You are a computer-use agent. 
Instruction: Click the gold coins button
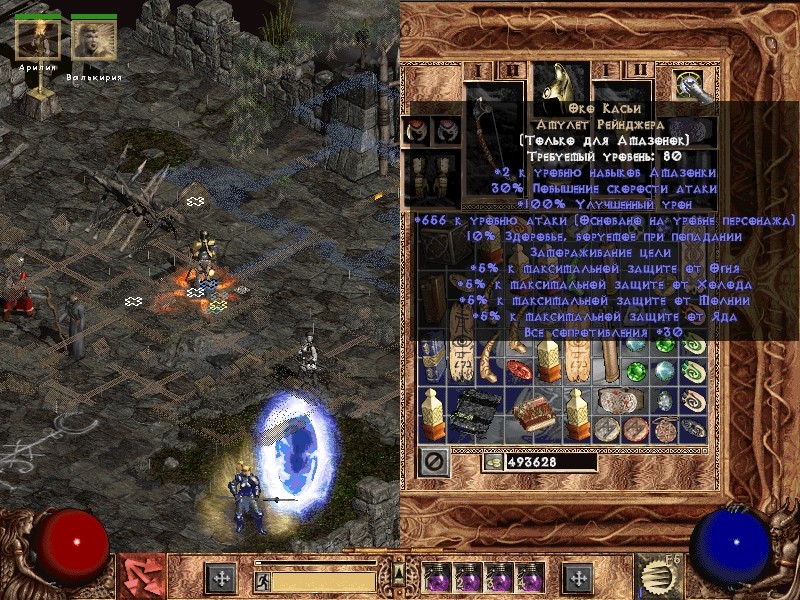[493, 462]
